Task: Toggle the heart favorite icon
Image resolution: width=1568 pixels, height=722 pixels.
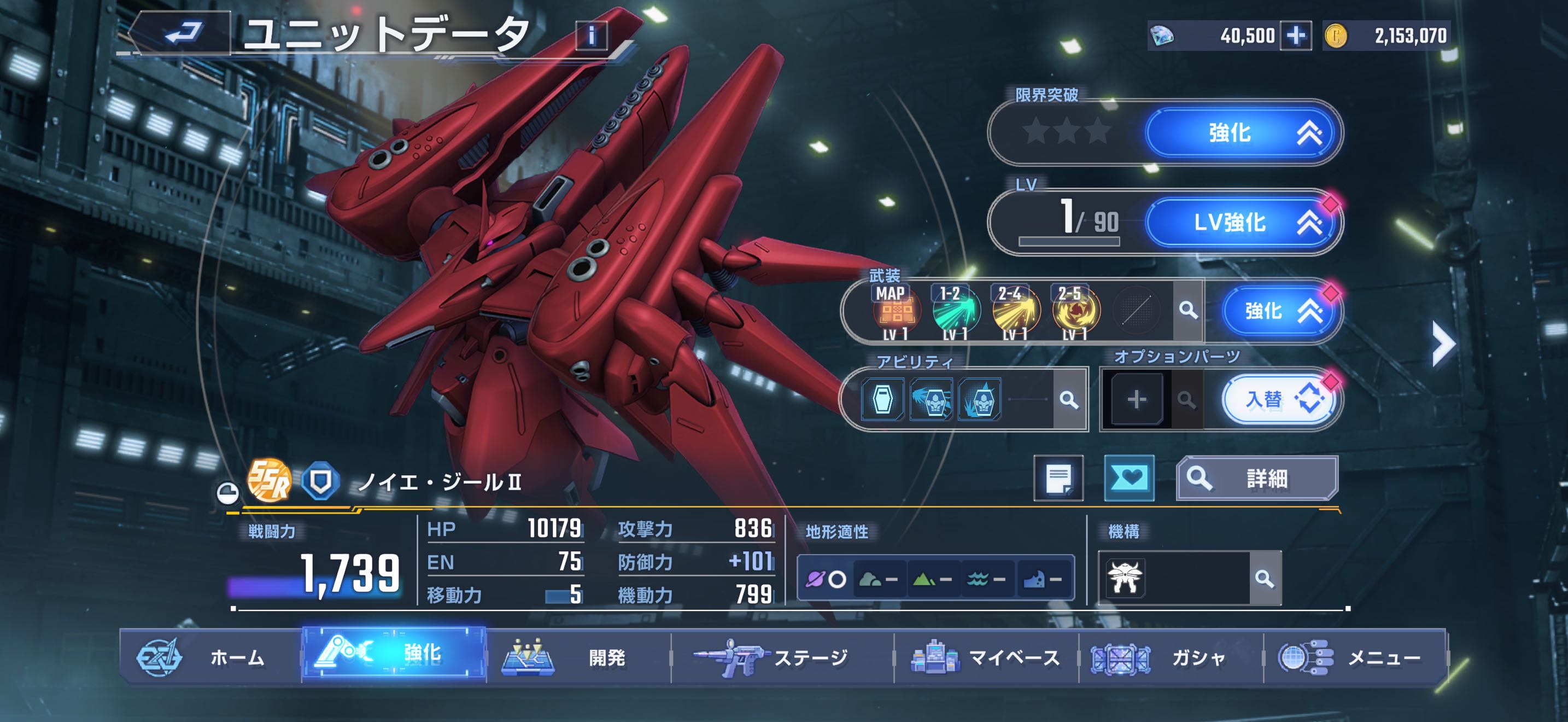Action: click(1129, 478)
